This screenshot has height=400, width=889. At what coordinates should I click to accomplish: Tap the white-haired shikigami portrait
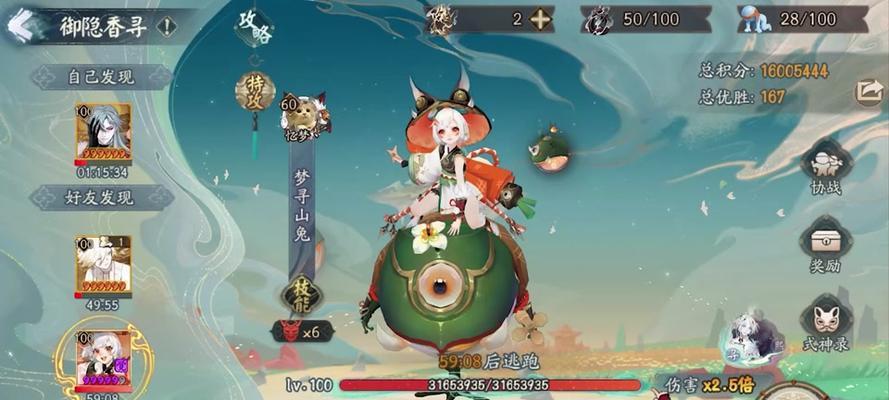coord(746,337)
